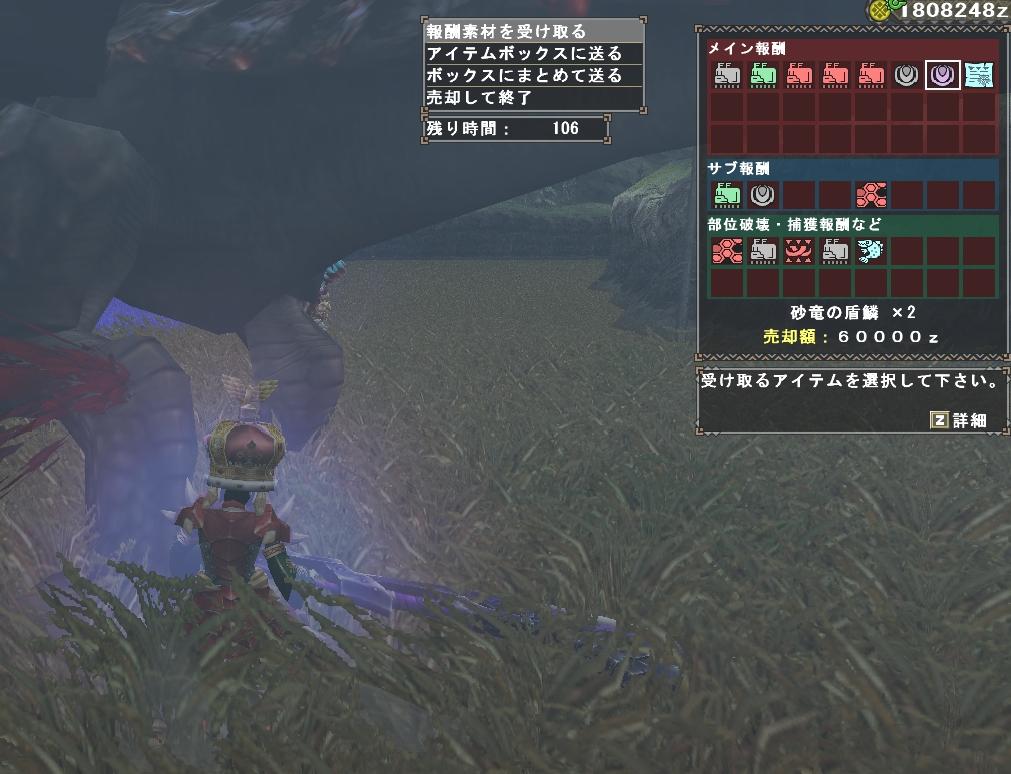Select the red honeycomb item in sub rewards

pos(871,194)
